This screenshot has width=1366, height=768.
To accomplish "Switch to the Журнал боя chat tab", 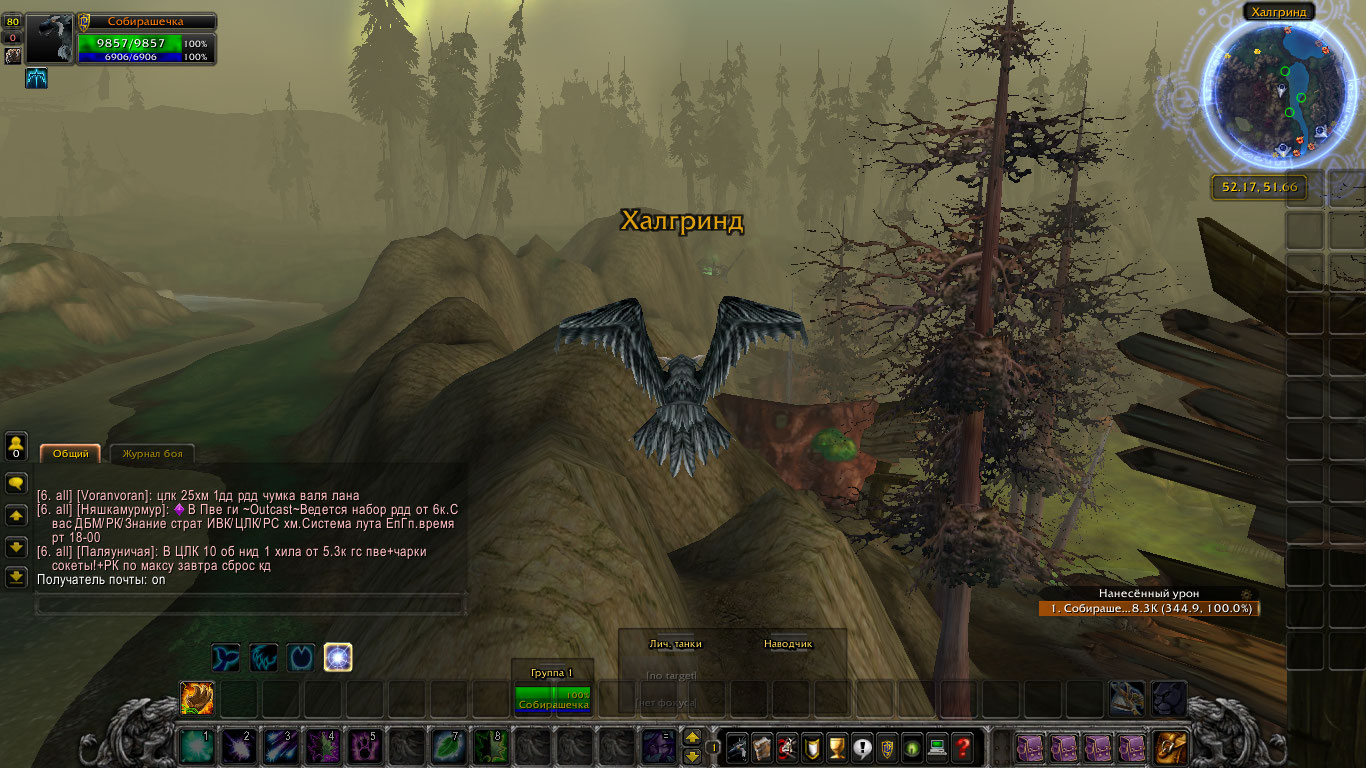I will tap(151, 454).
